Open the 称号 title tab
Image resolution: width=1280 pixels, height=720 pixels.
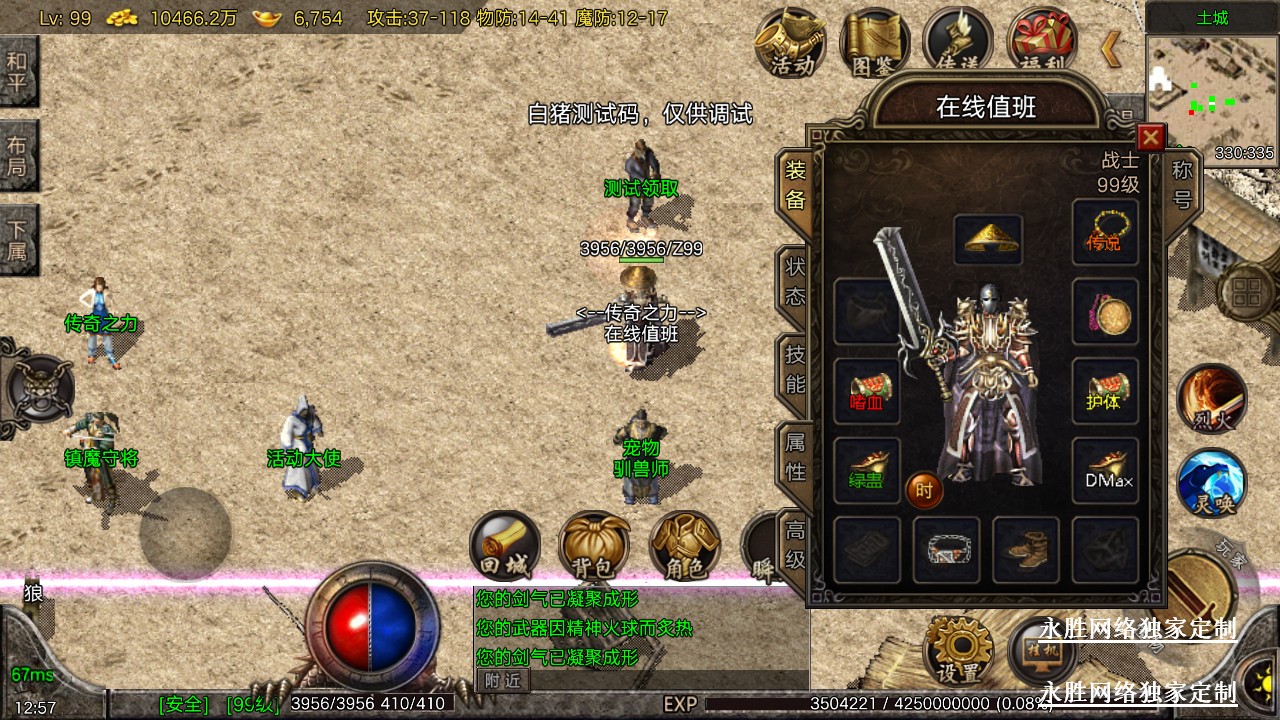click(x=1182, y=186)
